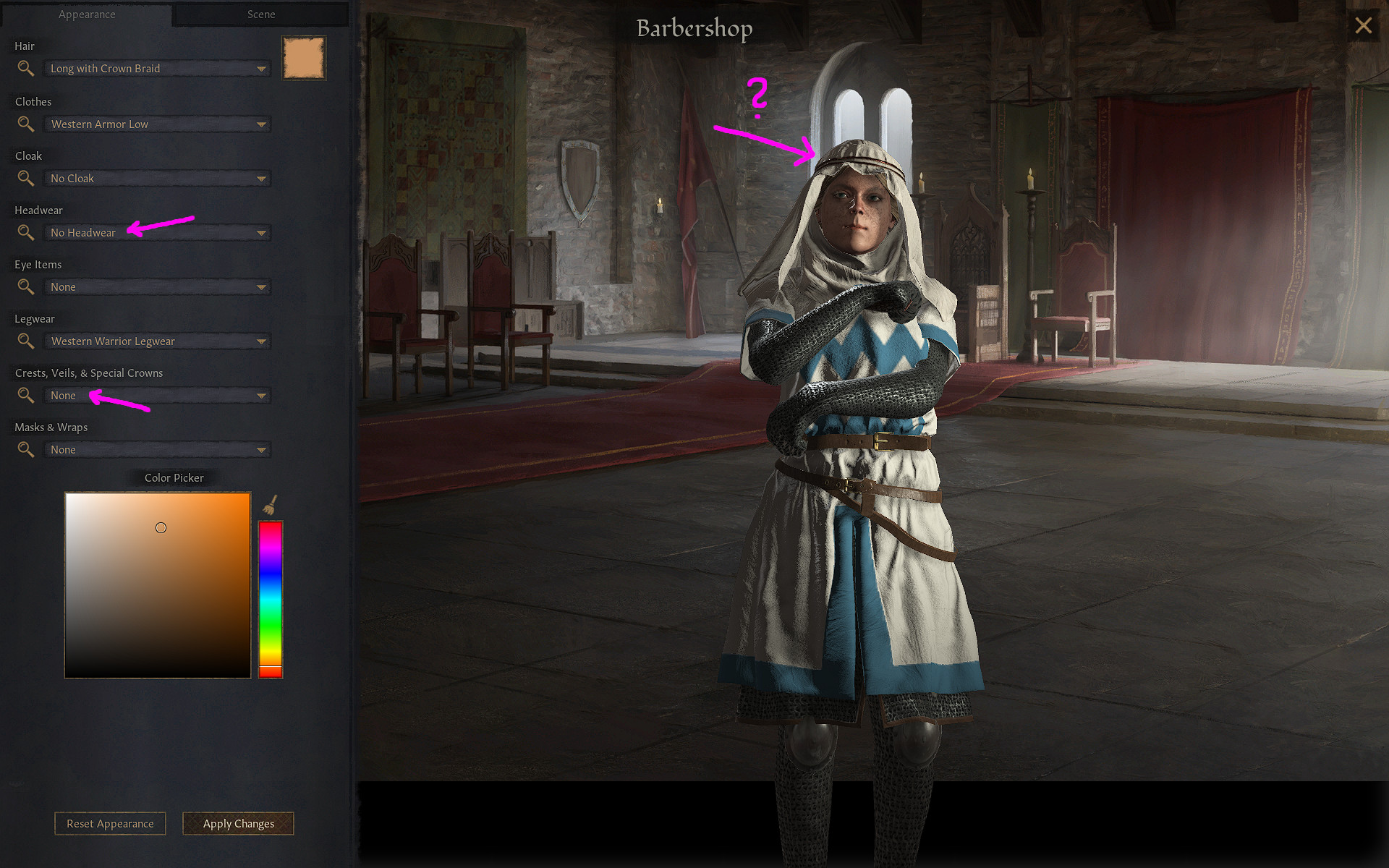Select the Headwear search icon
Viewport: 1389px width, 868px height.
25,232
